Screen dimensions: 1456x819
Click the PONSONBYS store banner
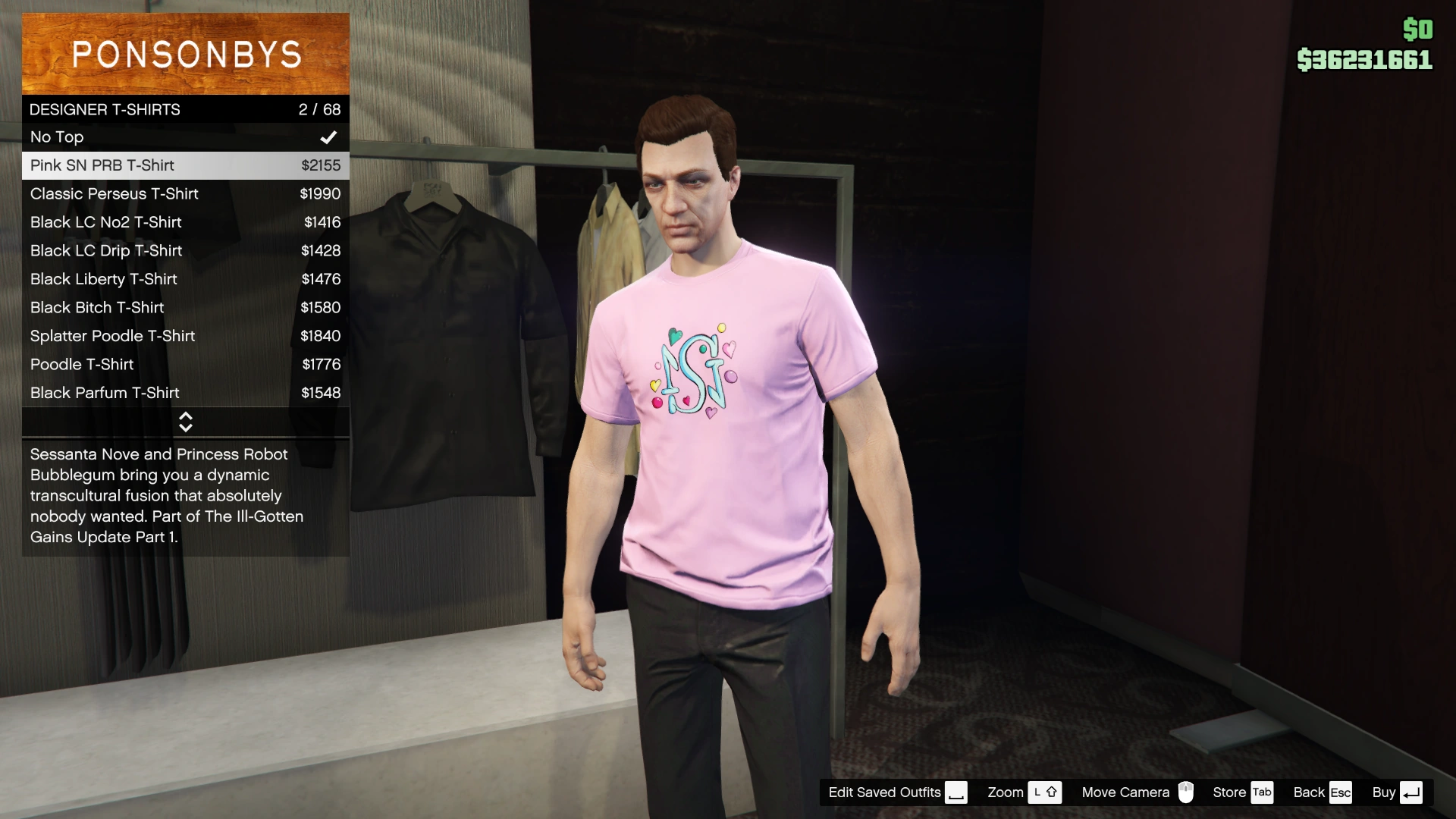pos(185,53)
